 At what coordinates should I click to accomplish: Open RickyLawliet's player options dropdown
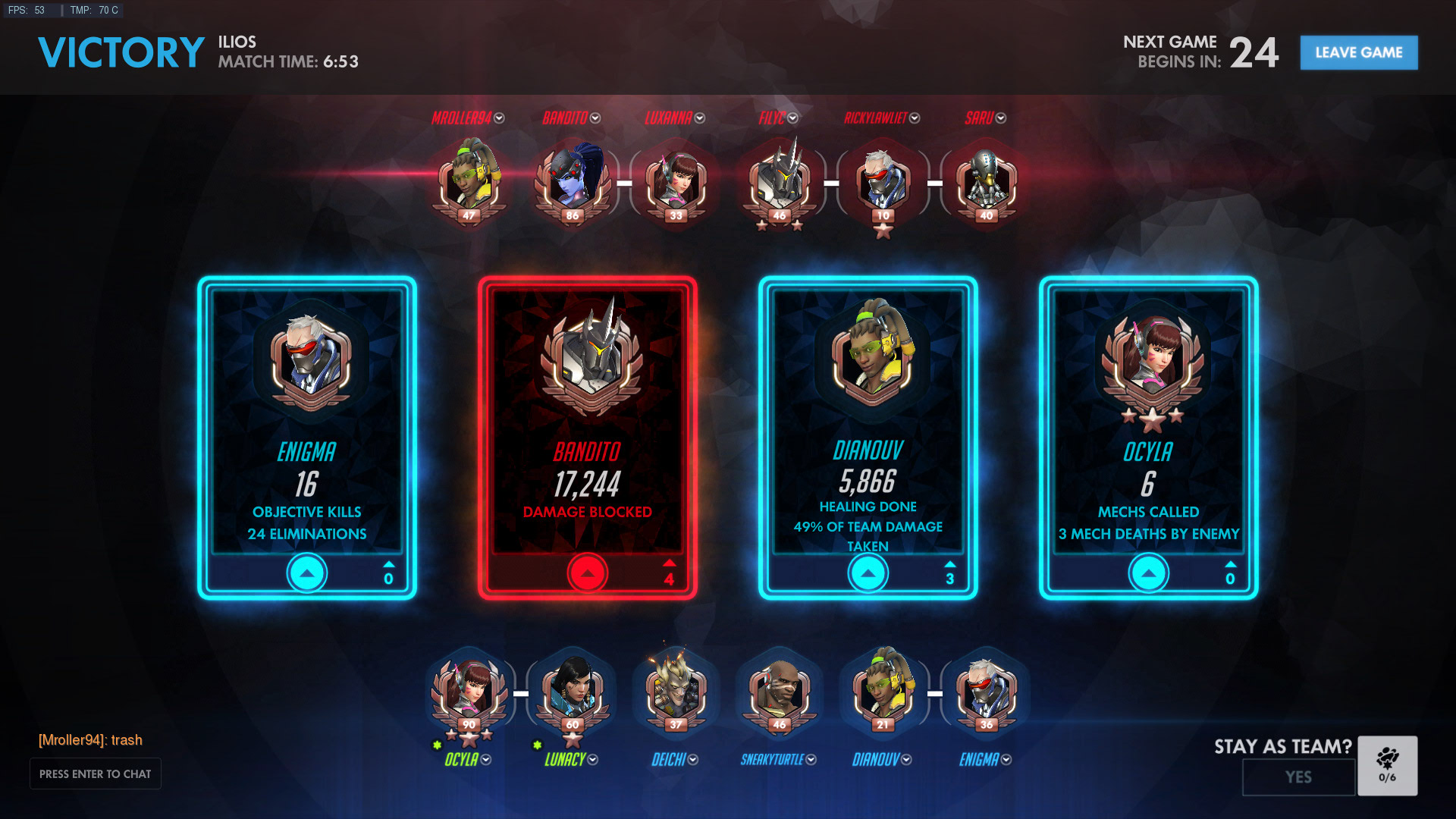pyautogui.click(x=915, y=118)
